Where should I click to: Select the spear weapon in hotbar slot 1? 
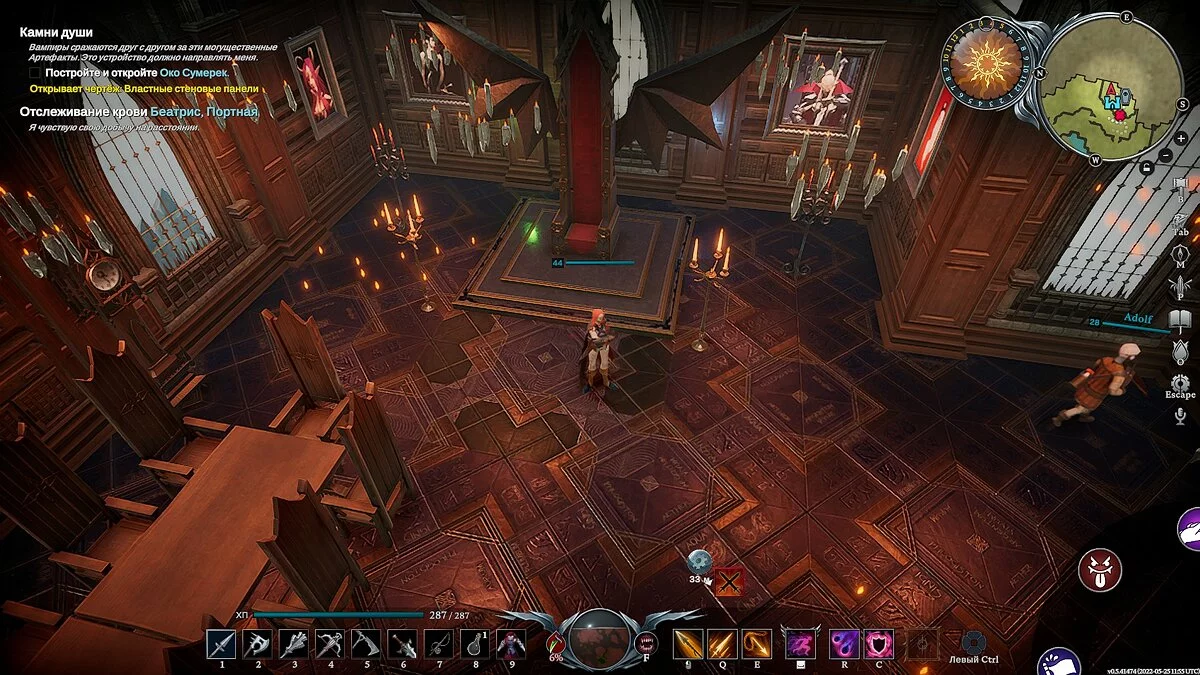pyautogui.click(x=221, y=644)
